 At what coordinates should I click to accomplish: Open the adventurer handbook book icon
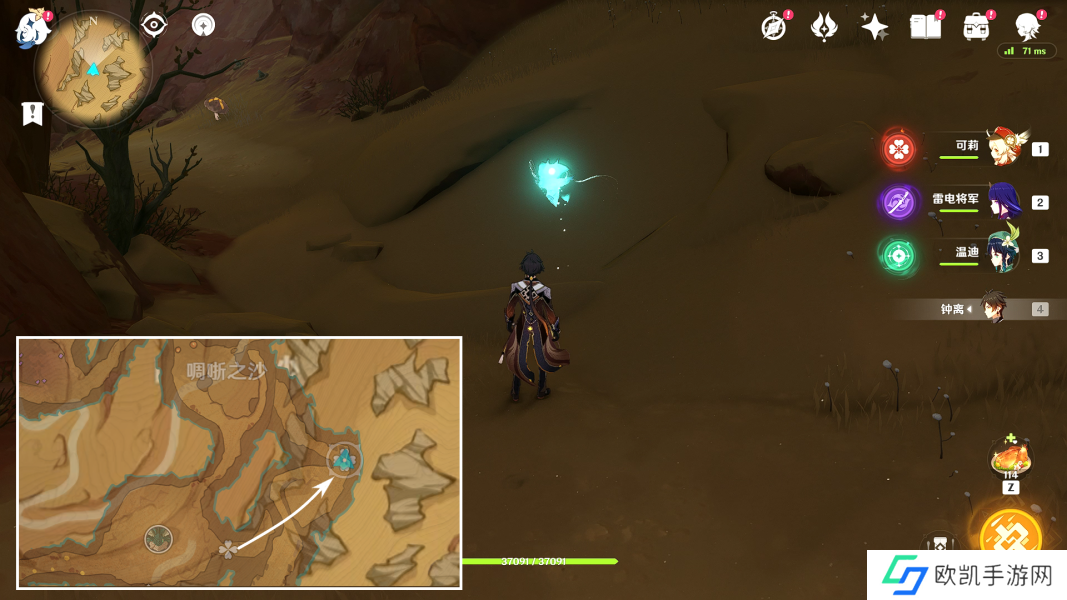(925, 27)
